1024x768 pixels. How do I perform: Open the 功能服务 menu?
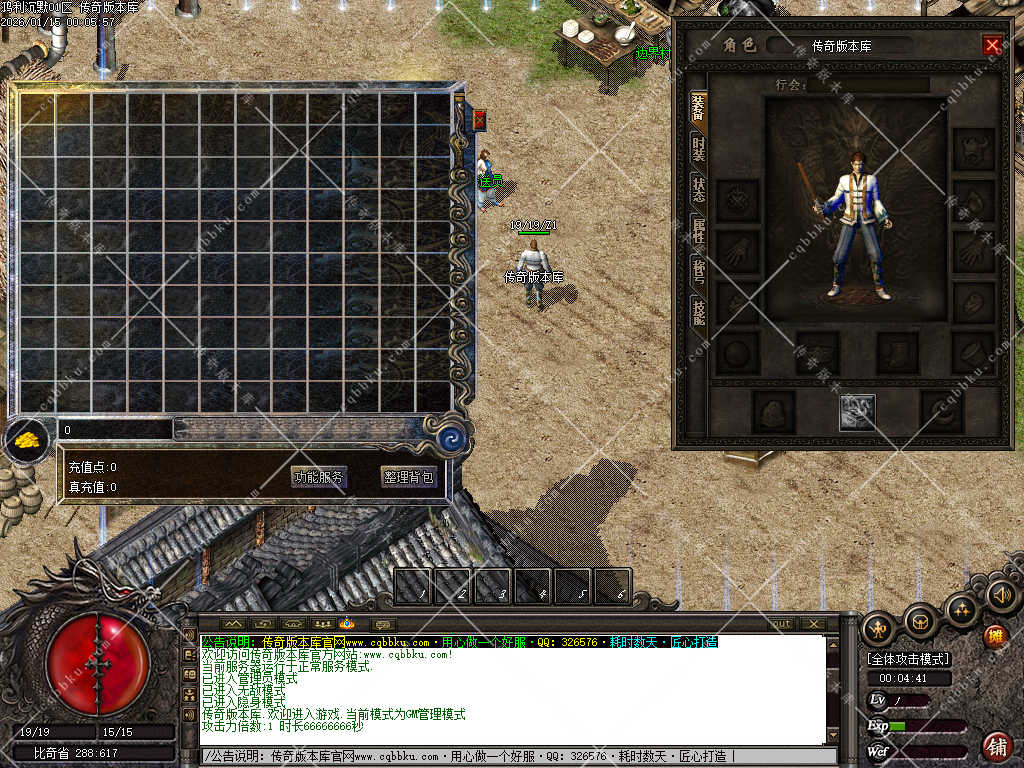pos(319,477)
